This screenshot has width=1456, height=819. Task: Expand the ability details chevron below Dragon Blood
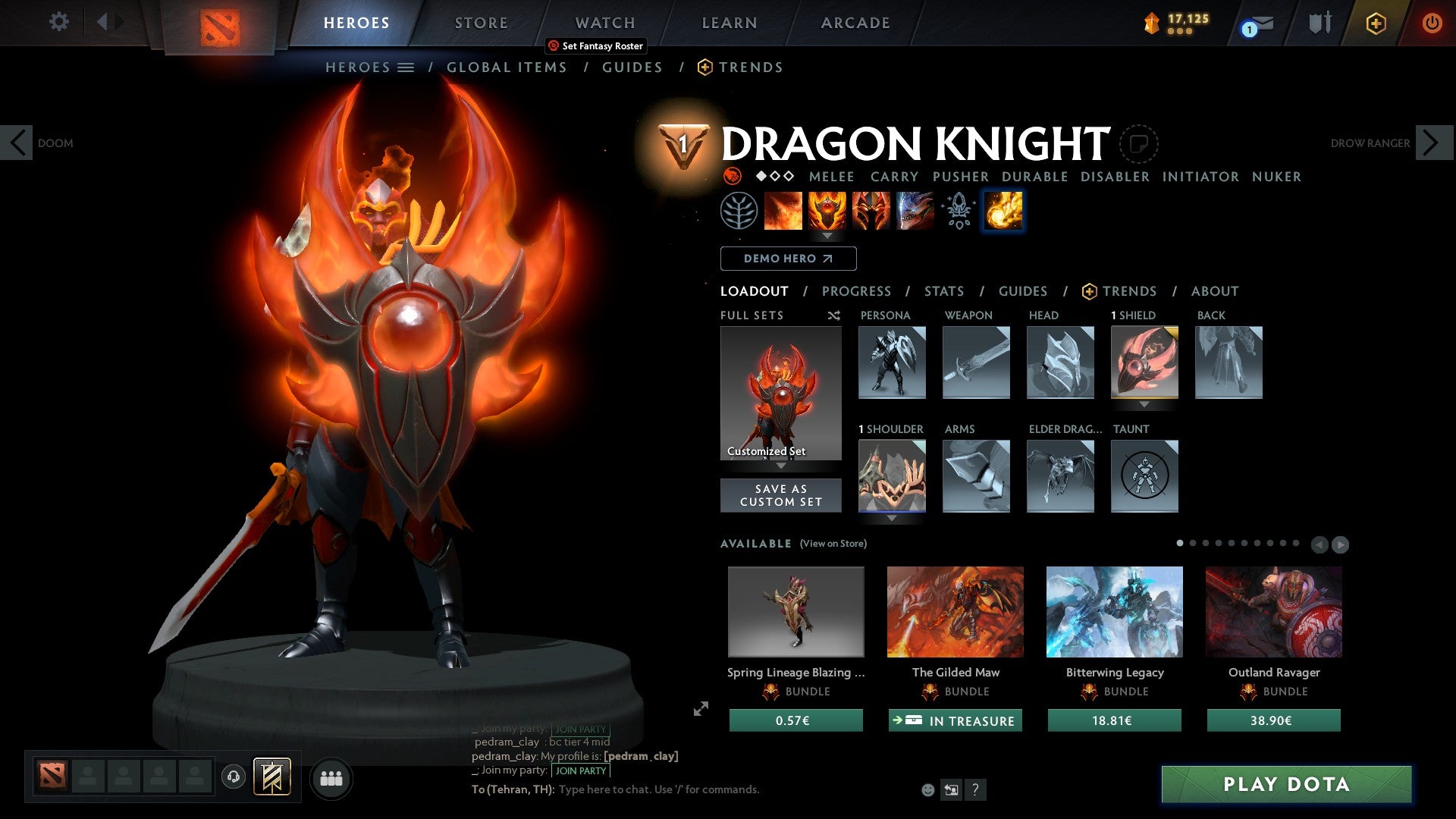(x=827, y=236)
